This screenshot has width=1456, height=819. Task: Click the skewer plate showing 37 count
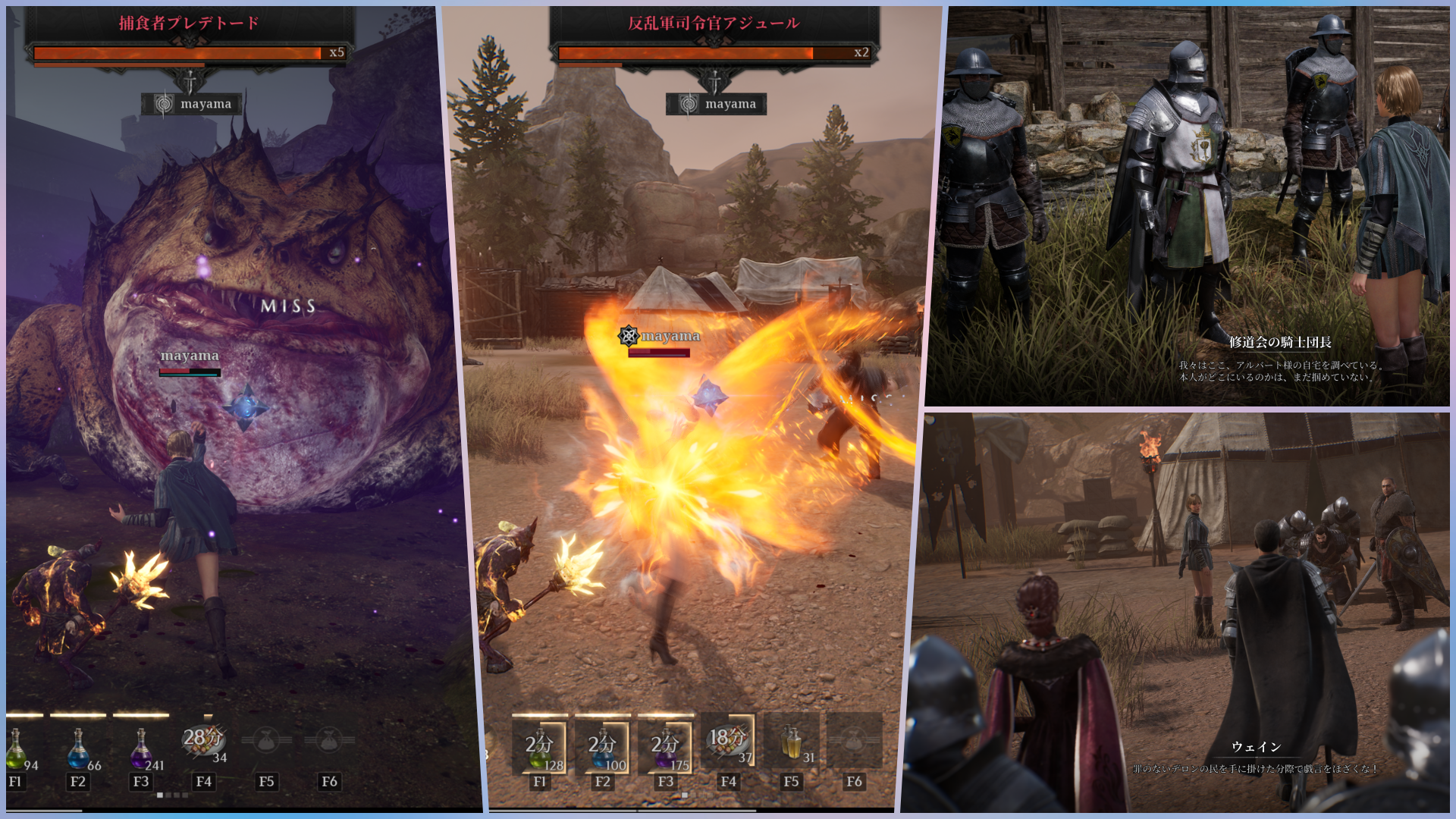[x=728, y=742]
